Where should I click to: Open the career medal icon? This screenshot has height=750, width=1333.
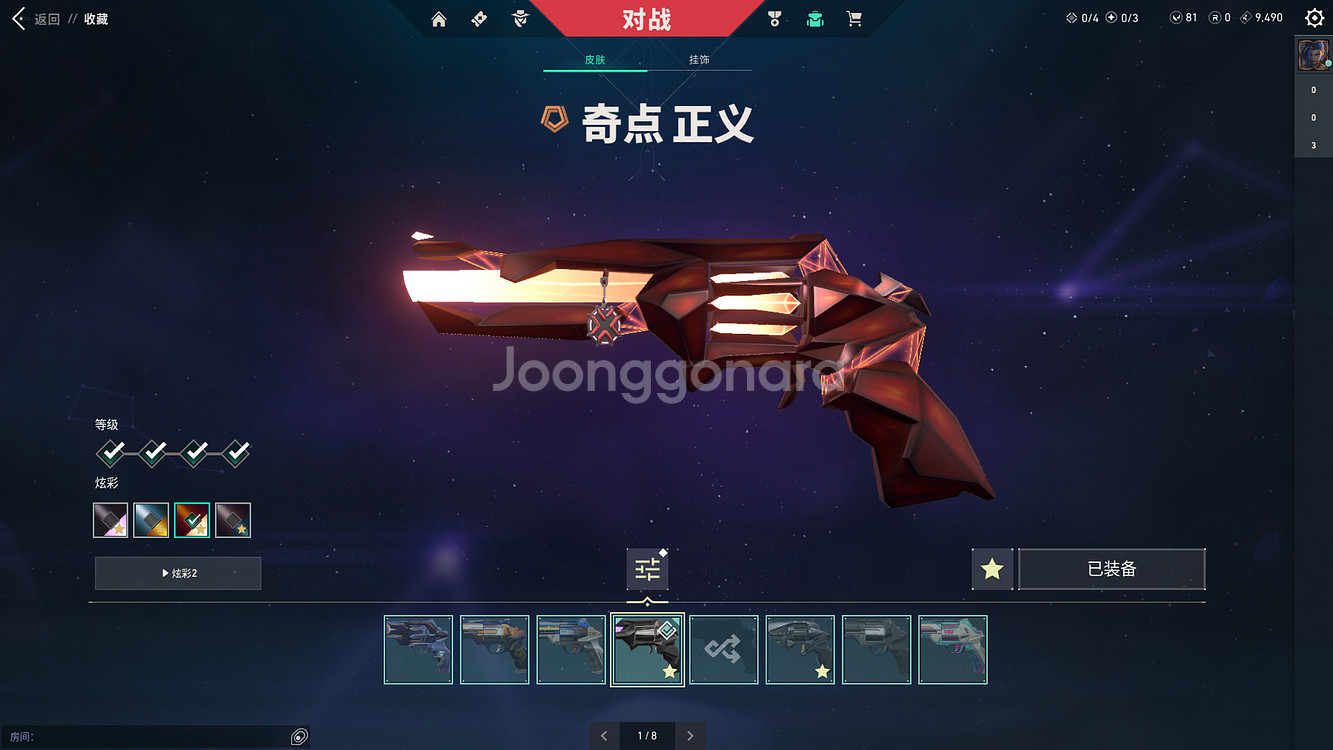pyautogui.click(x=774, y=19)
